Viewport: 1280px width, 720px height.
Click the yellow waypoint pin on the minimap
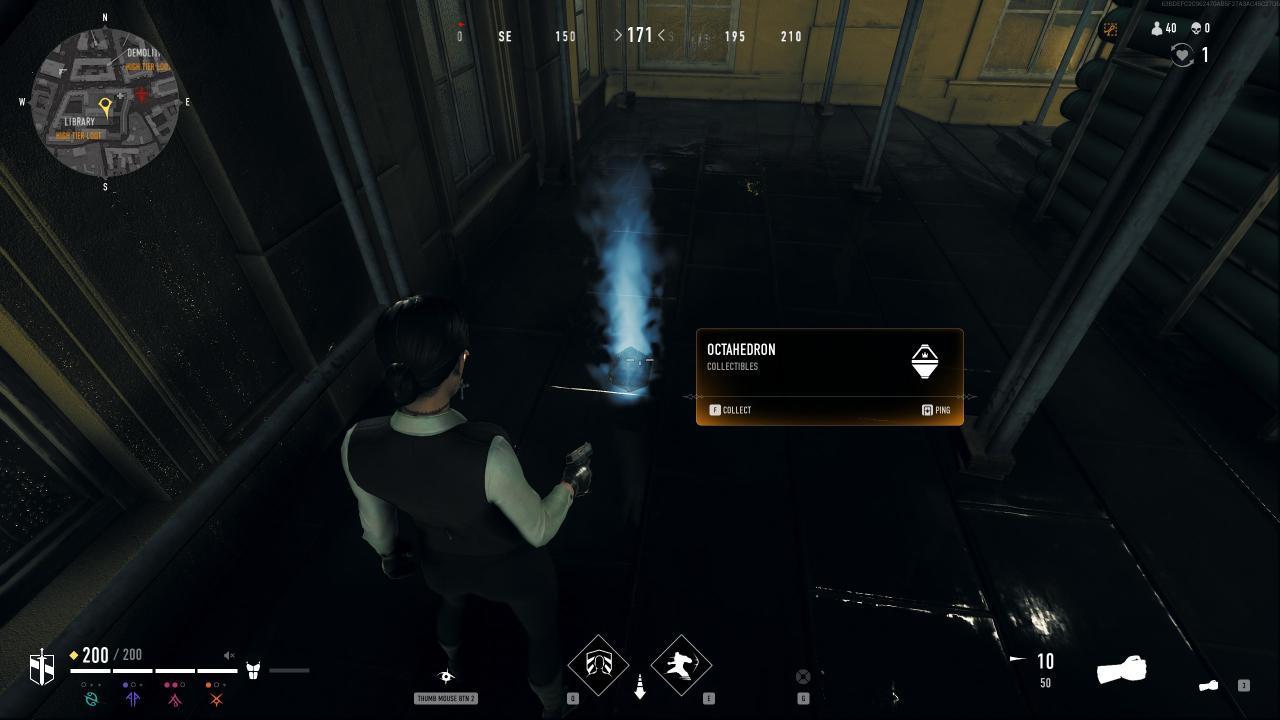coord(105,105)
